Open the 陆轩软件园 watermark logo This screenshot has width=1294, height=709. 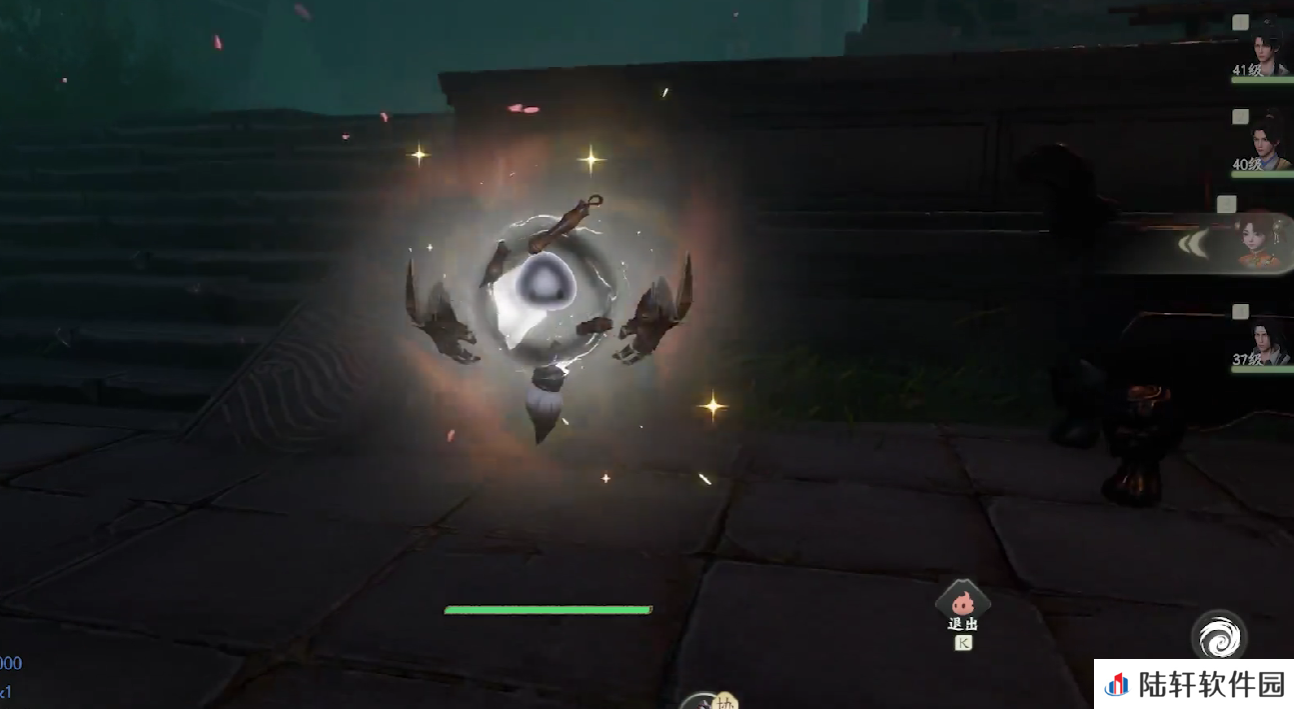[1194, 684]
